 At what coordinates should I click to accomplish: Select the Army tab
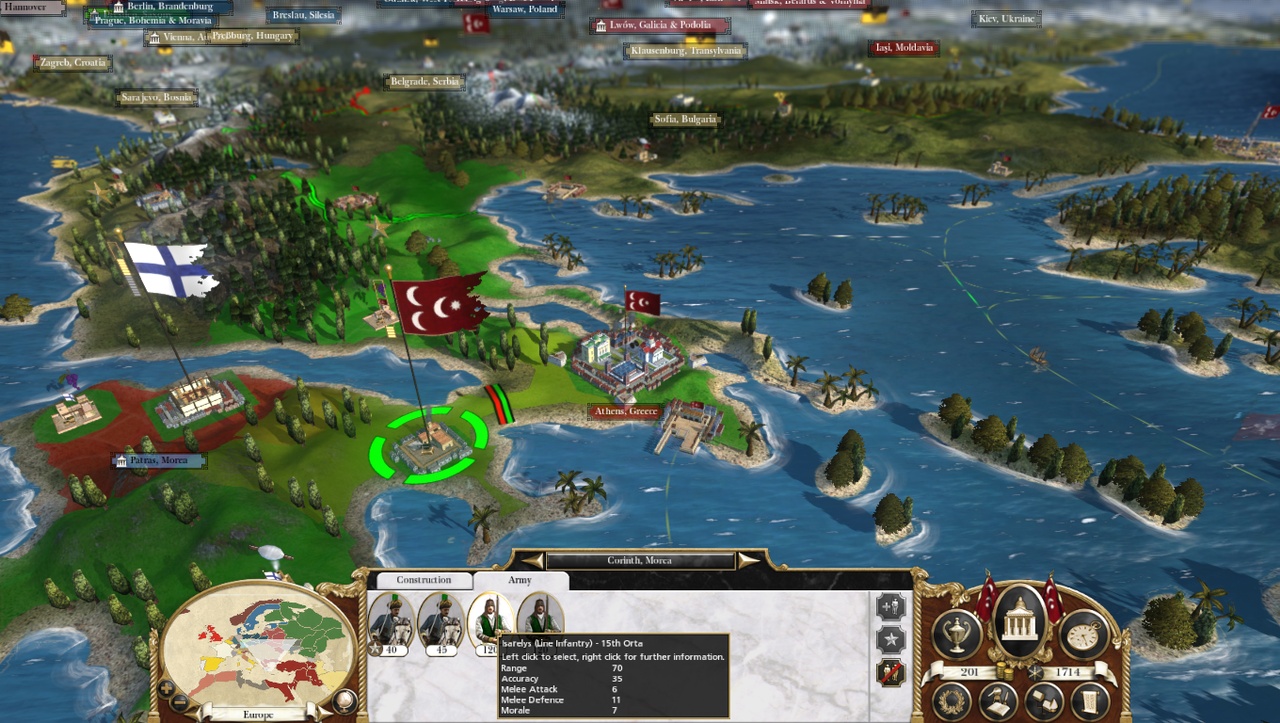pos(521,580)
